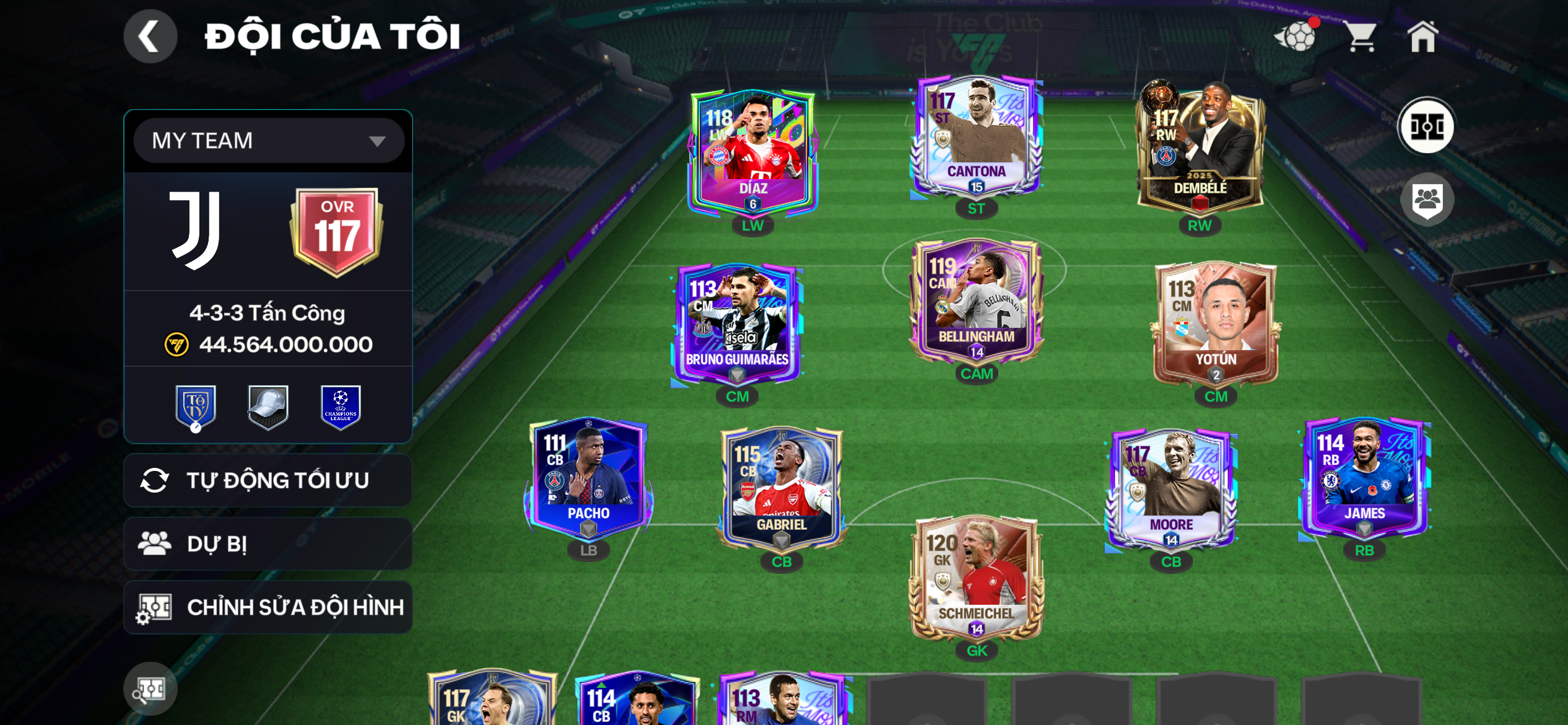Open the soccer ball notification icon
This screenshot has width=1568, height=725.
point(1296,37)
